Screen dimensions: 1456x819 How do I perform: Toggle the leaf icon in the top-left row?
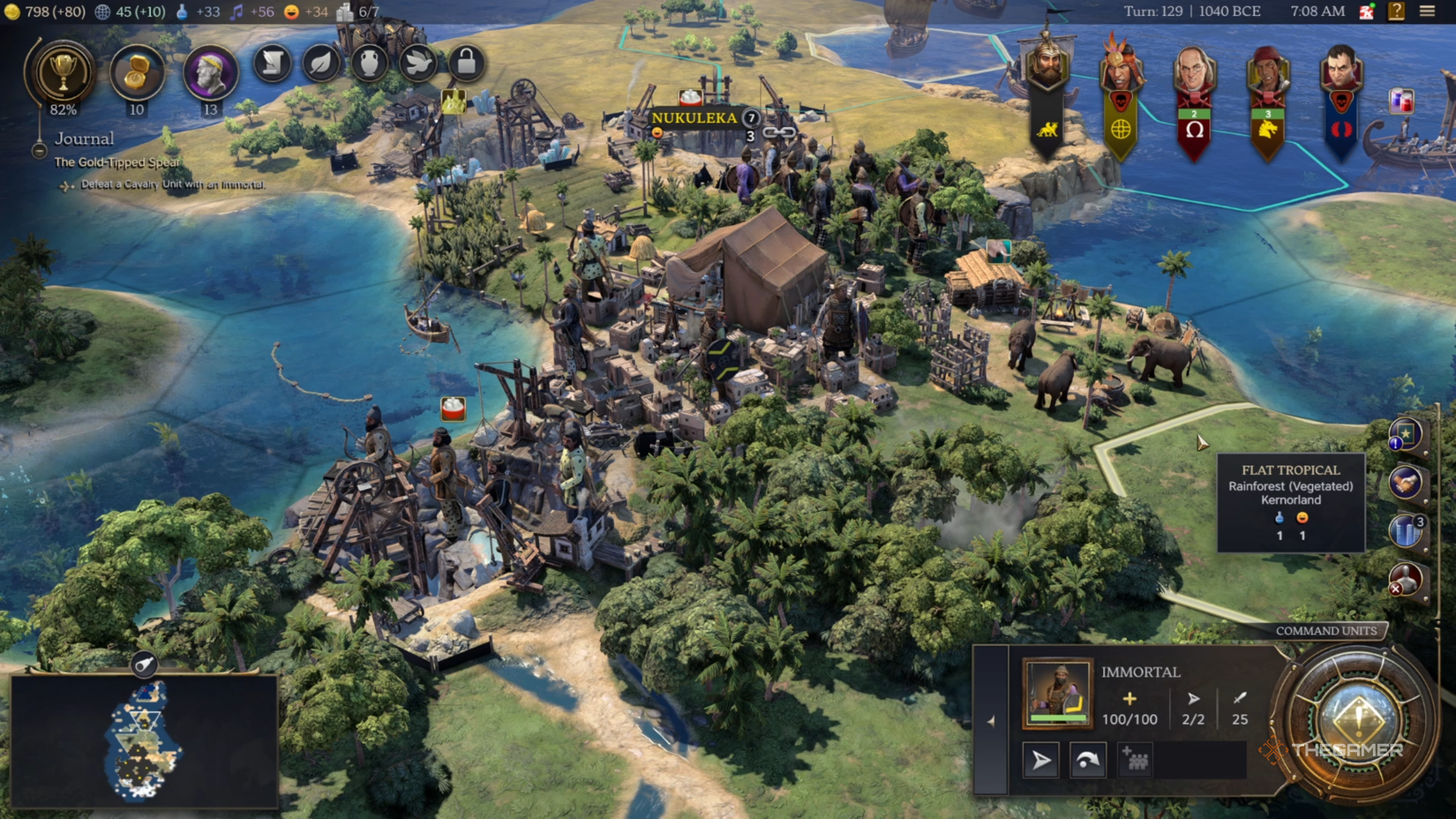[321, 63]
